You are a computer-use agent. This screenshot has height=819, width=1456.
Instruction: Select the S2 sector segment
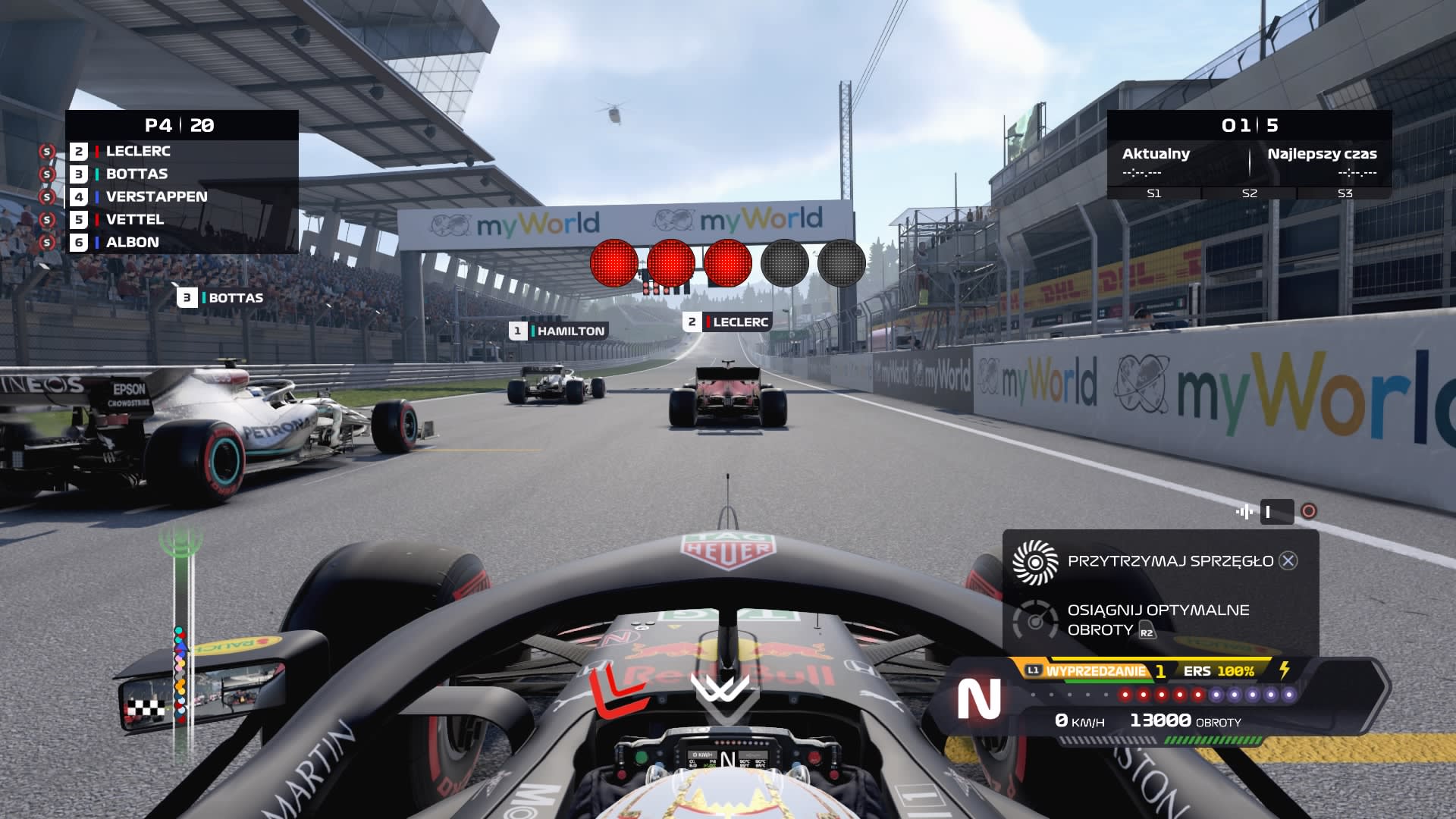tap(1250, 193)
